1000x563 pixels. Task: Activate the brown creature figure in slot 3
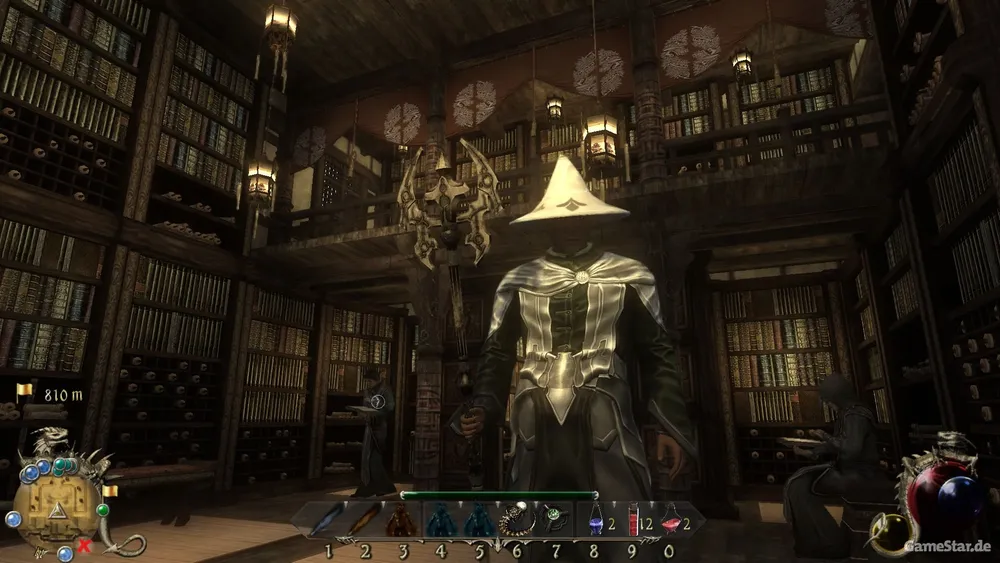pos(402,520)
